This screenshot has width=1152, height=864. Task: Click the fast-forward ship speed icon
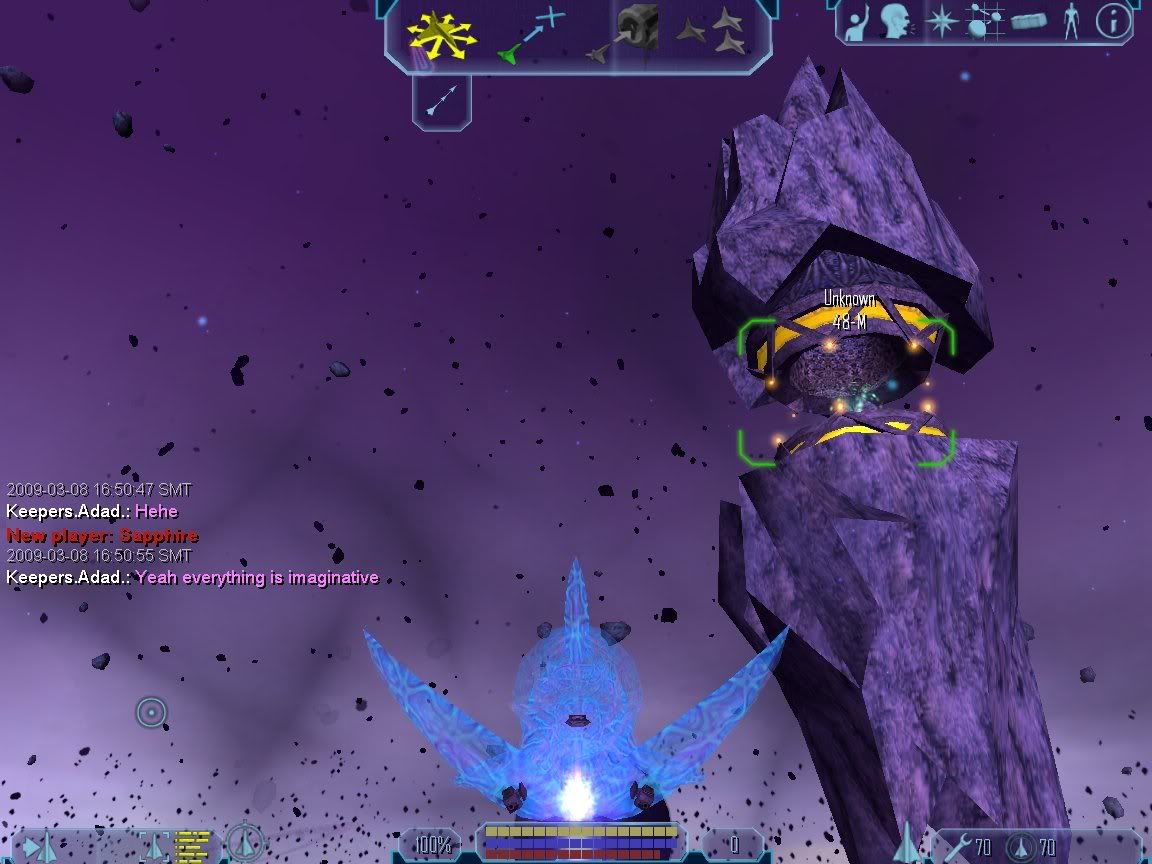point(42,848)
